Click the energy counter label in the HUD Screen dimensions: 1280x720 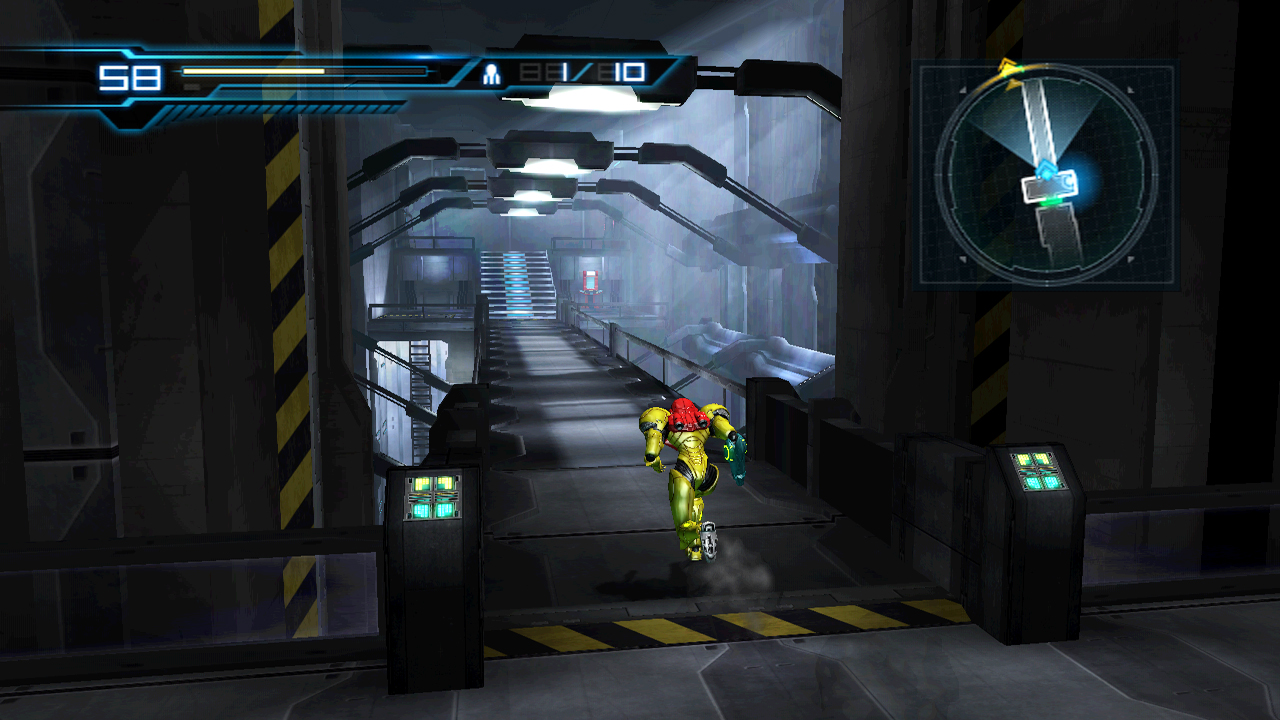coord(131,74)
